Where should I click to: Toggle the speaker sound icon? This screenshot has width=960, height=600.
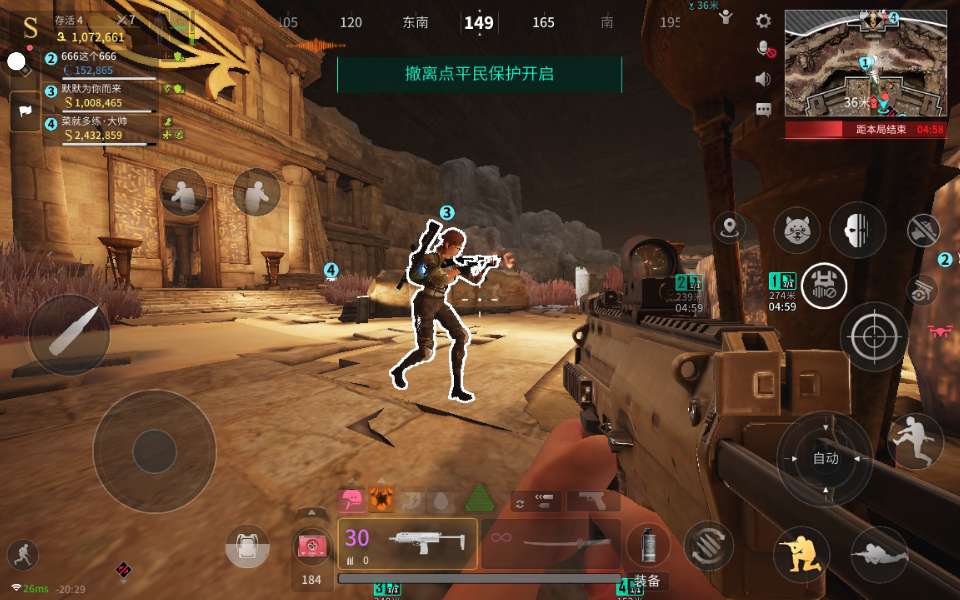764,78
